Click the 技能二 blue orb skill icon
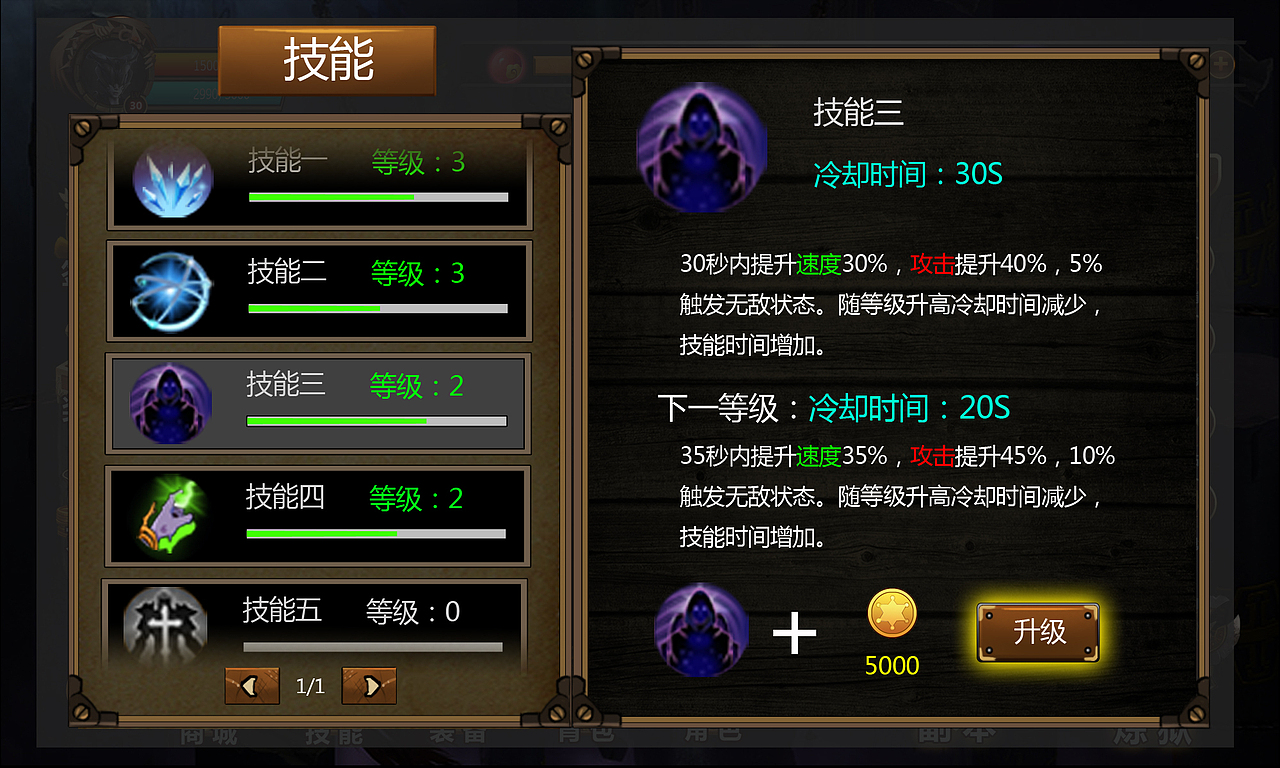Viewport: 1280px width, 768px height. coord(172,290)
